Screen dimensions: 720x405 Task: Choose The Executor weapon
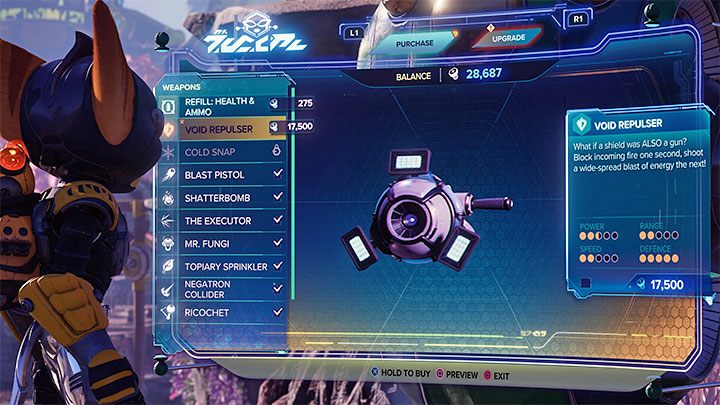(223, 221)
